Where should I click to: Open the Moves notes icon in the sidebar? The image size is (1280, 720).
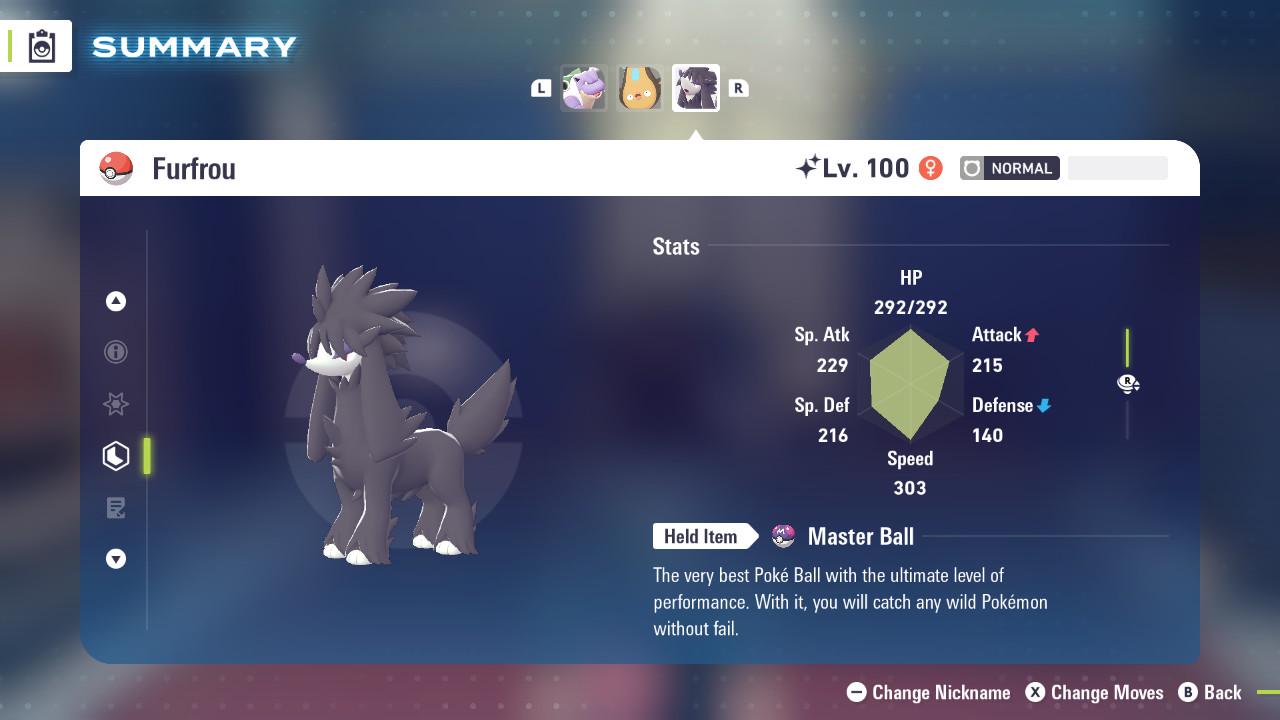(x=116, y=508)
